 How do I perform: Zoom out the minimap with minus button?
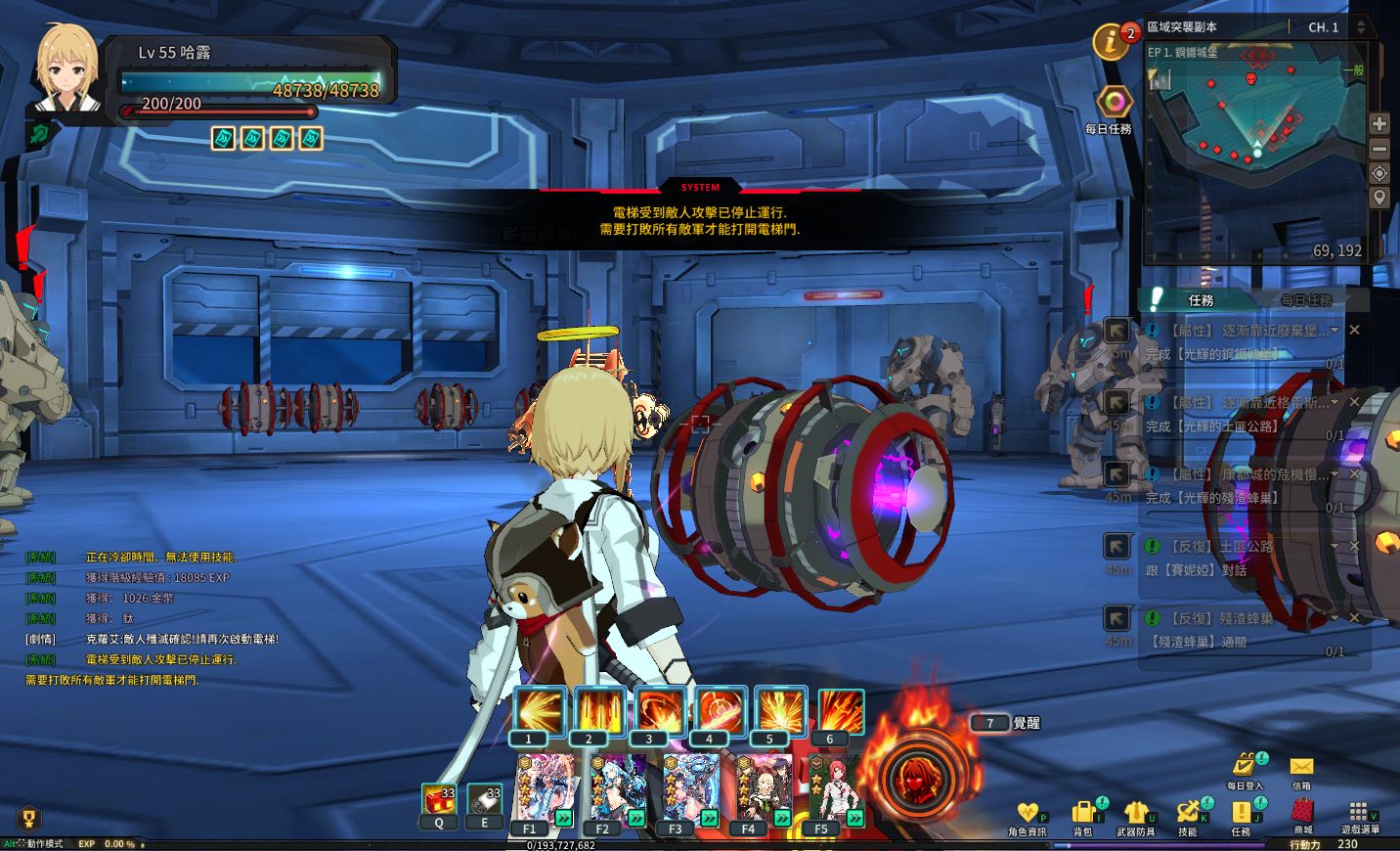click(x=1379, y=149)
